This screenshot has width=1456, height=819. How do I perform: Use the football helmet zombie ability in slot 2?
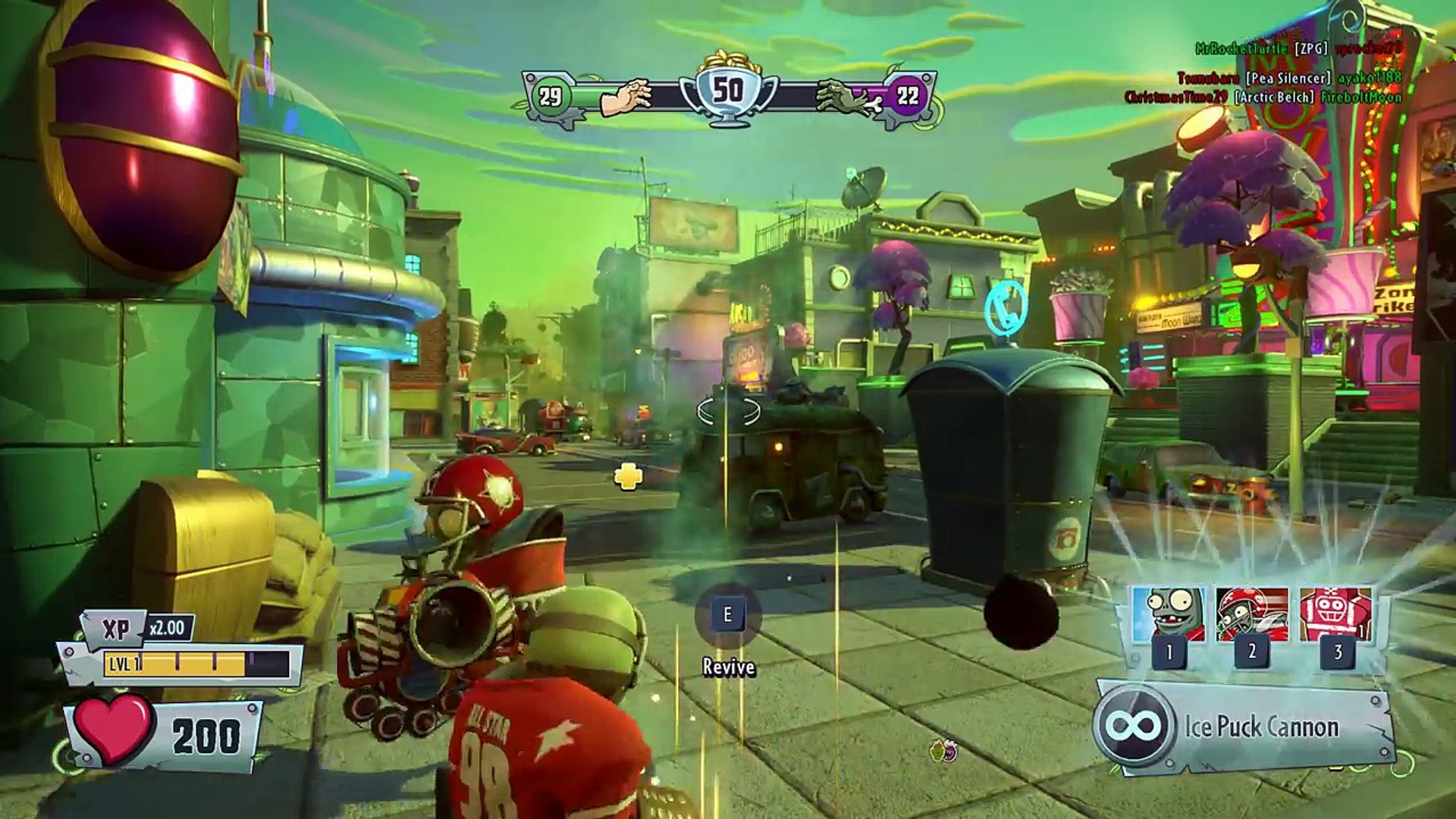[1252, 616]
